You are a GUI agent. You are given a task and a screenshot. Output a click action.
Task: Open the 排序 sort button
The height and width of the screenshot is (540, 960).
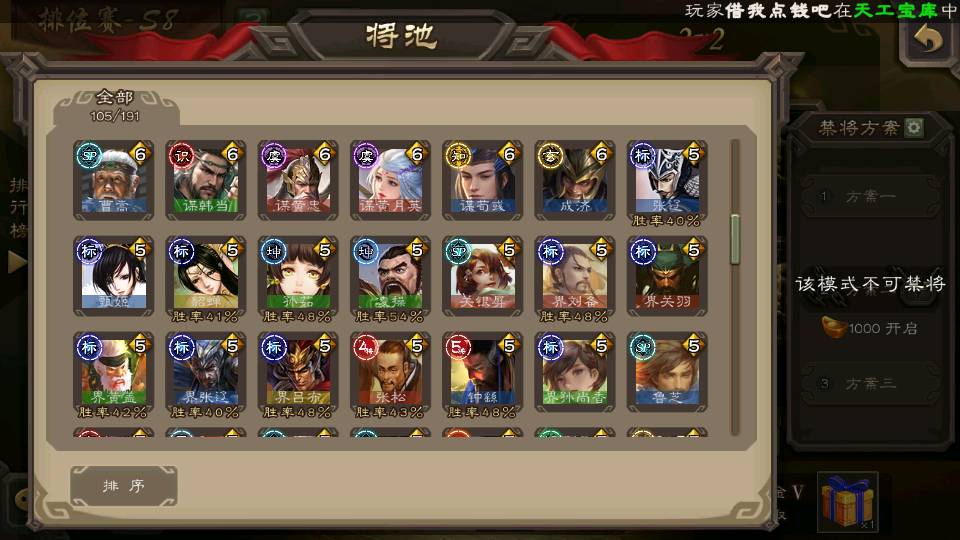click(x=124, y=486)
